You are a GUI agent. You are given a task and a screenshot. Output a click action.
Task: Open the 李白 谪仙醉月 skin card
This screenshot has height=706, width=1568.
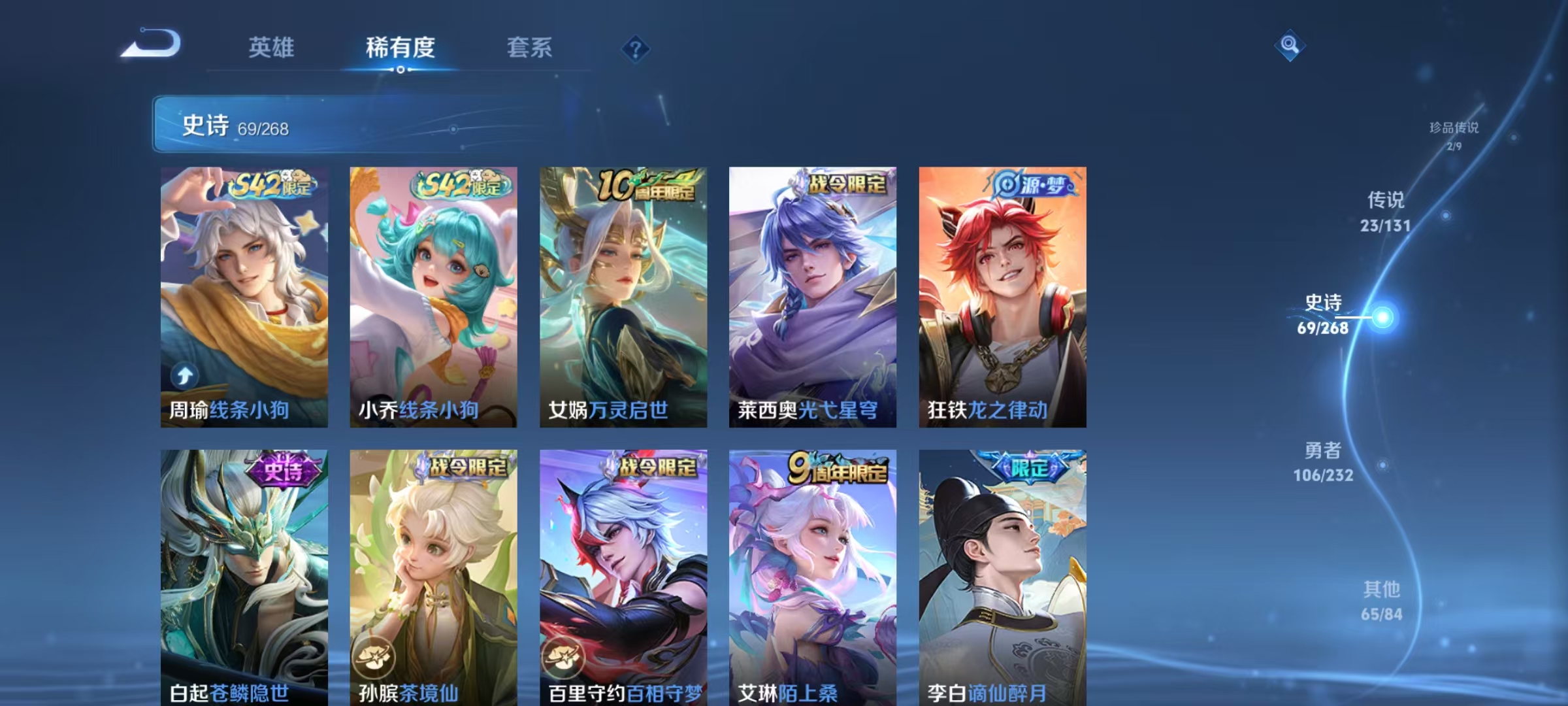tap(1002, 577)
